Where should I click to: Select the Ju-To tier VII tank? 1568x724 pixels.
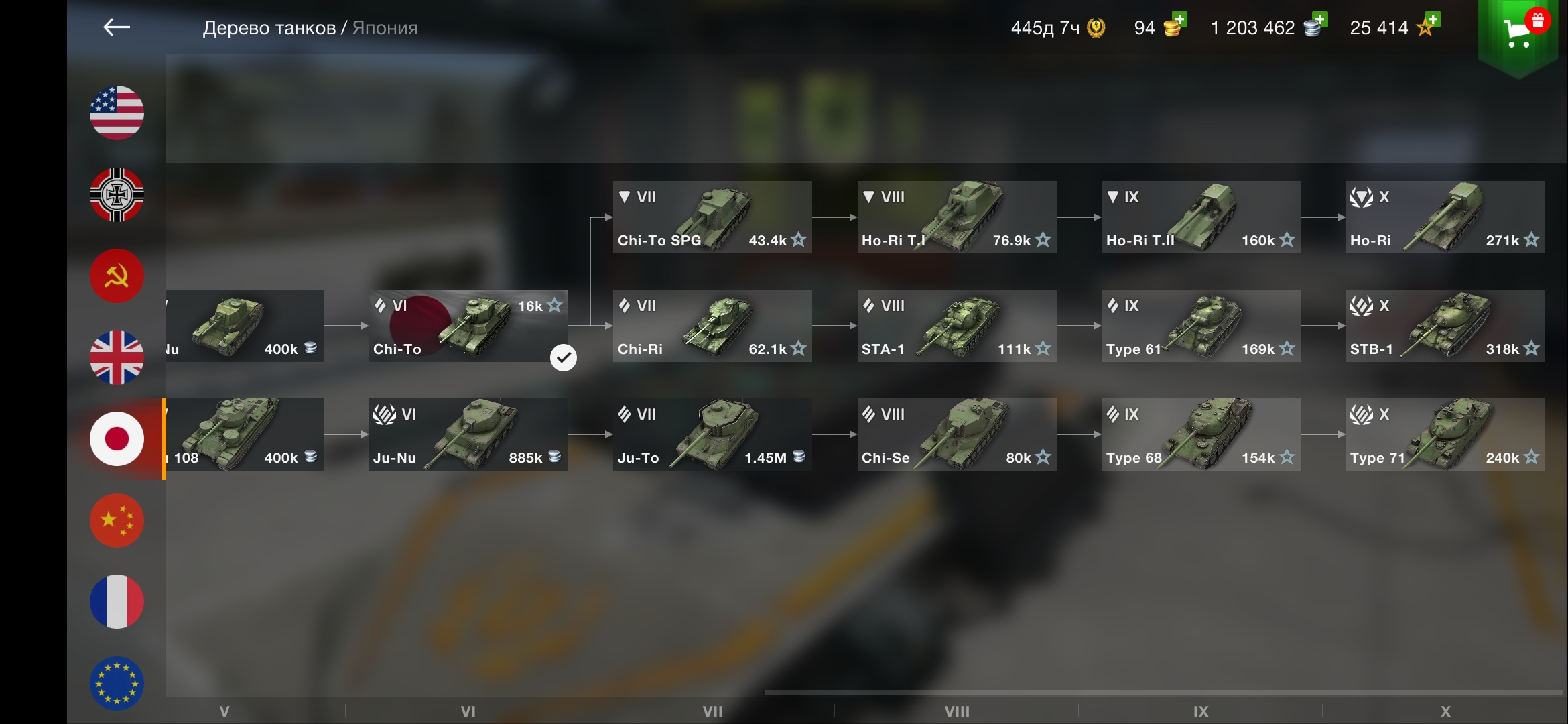pyautogui.click(x=712, y=434)
